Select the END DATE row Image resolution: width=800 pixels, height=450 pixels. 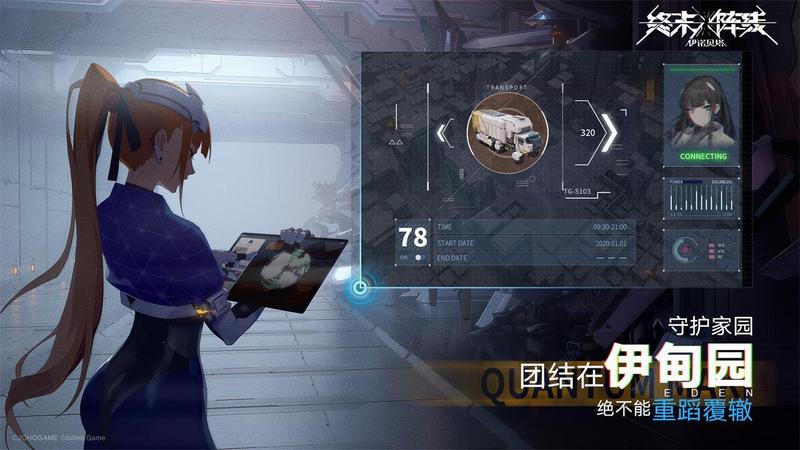coord(534,258)
